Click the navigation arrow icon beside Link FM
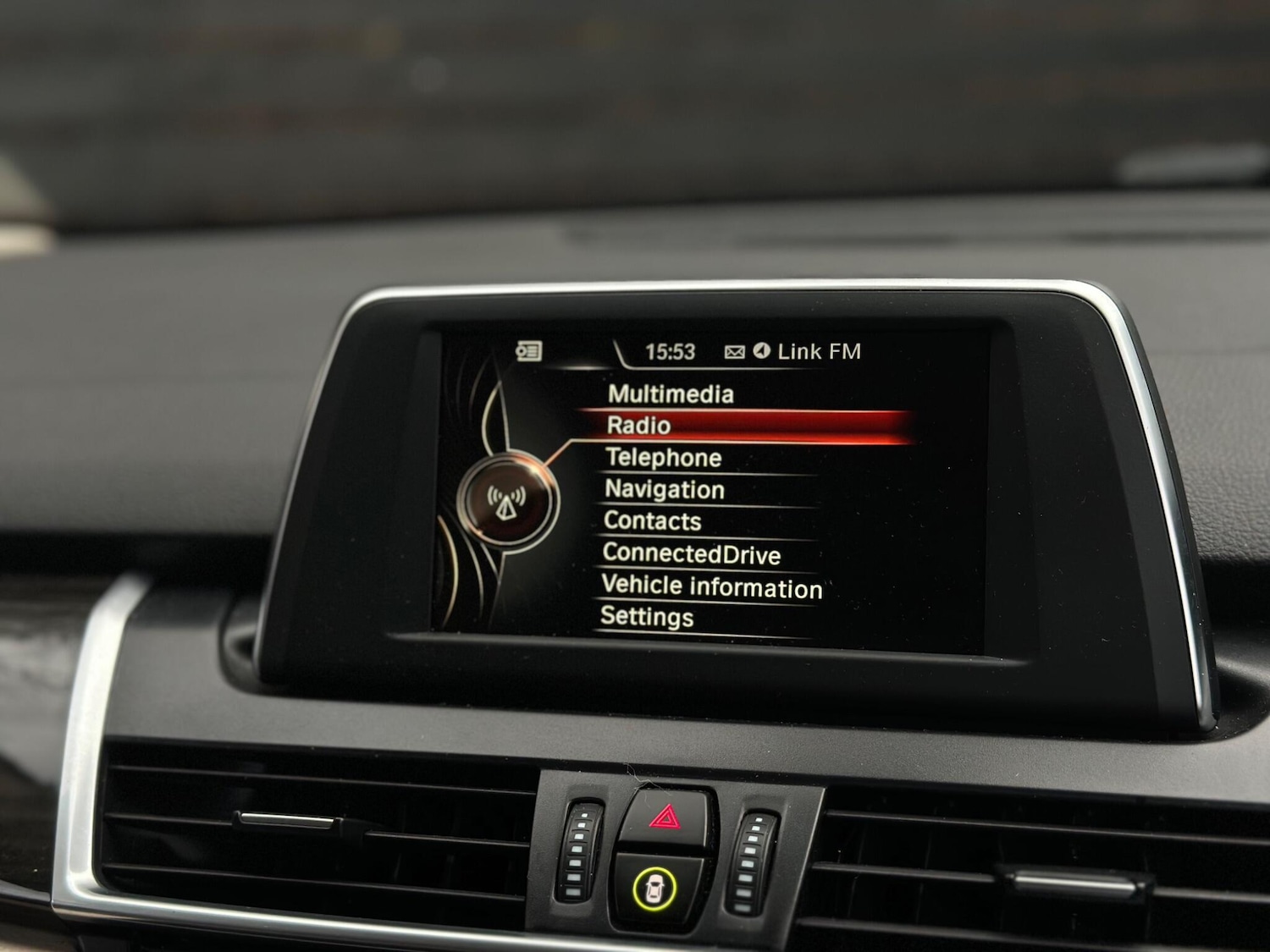Screen dimensions: 1270x952 [763, 349]
